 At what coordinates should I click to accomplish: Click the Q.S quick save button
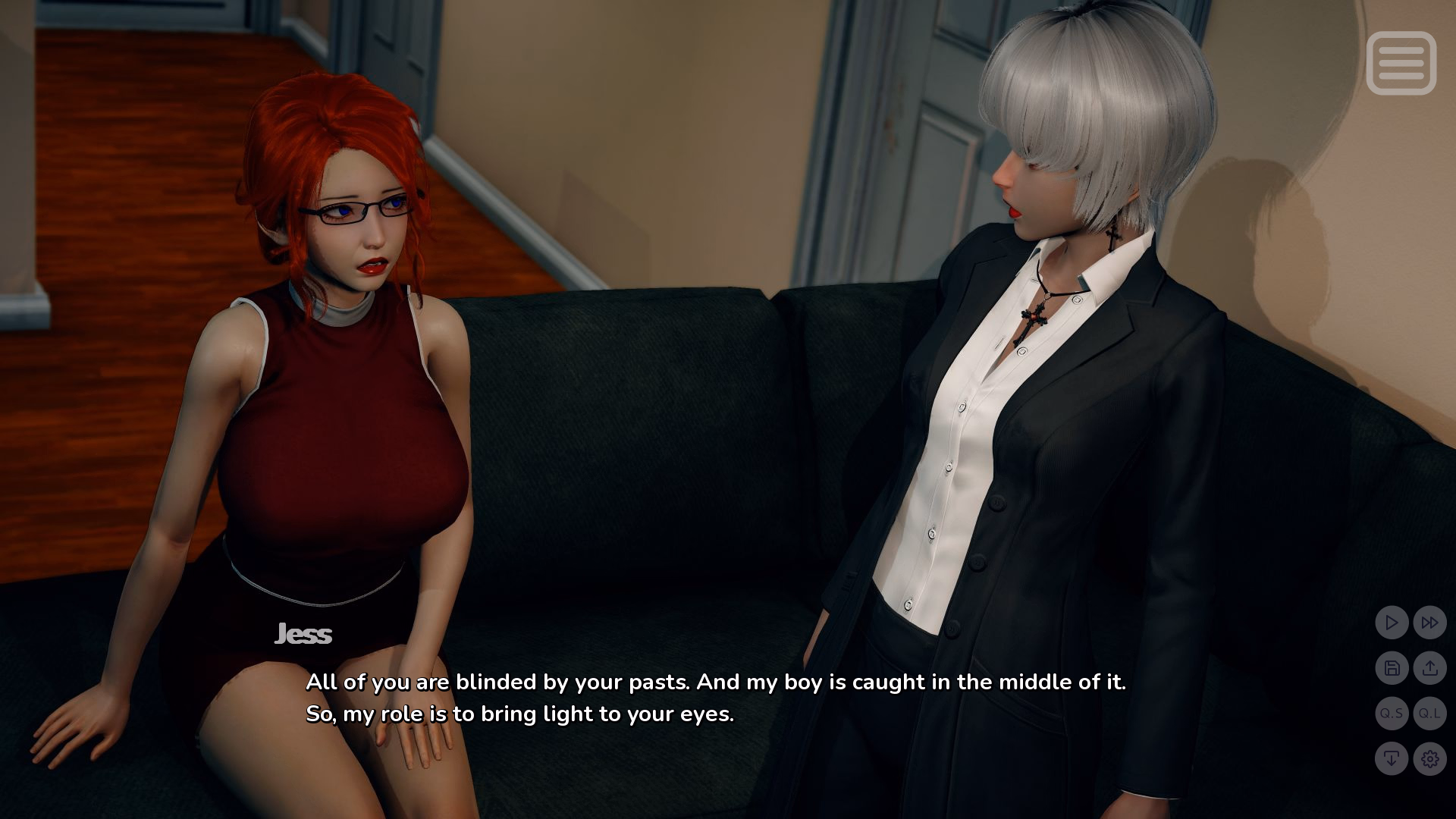1392,714
